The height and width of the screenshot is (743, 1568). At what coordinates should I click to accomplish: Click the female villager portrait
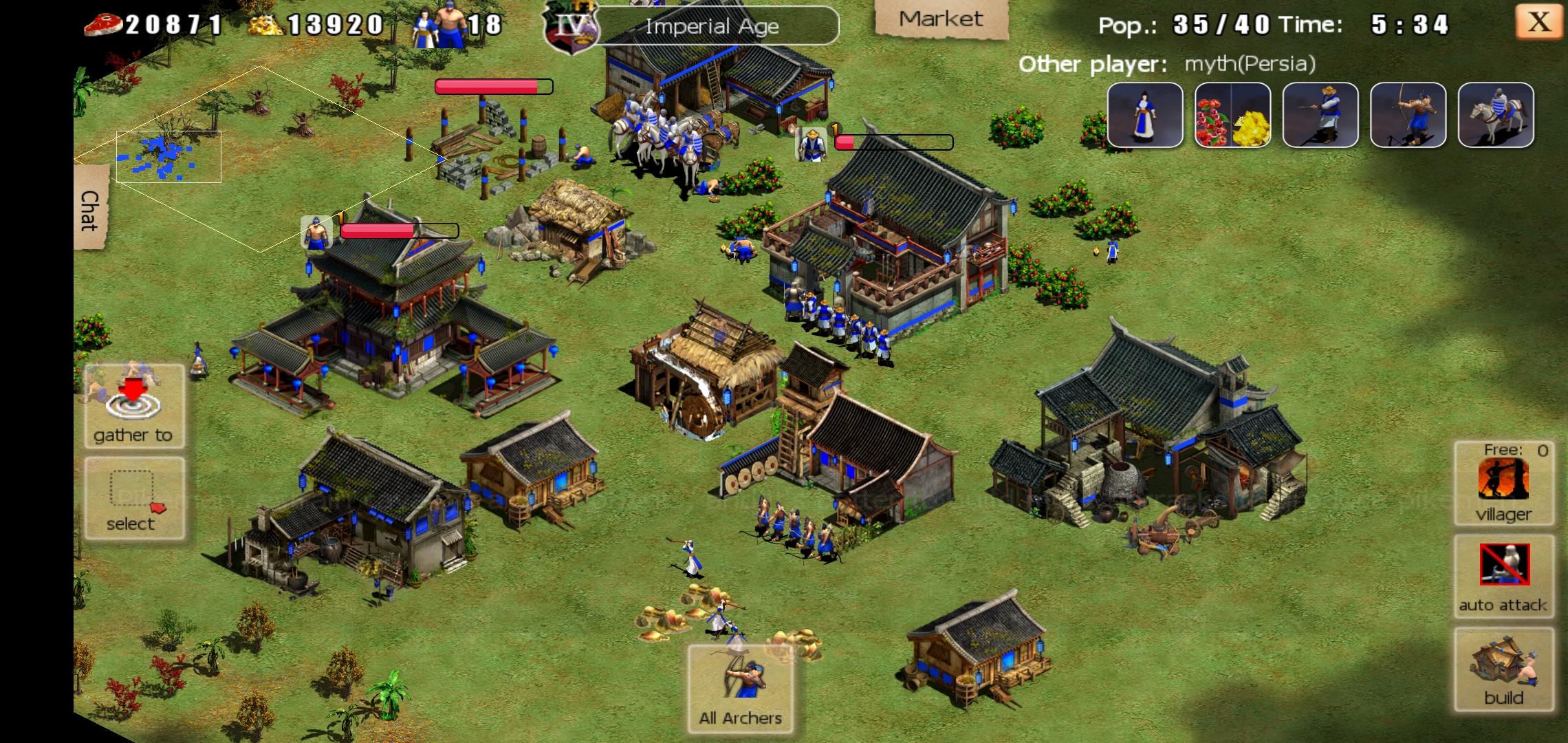click(x=1145, y=115)
